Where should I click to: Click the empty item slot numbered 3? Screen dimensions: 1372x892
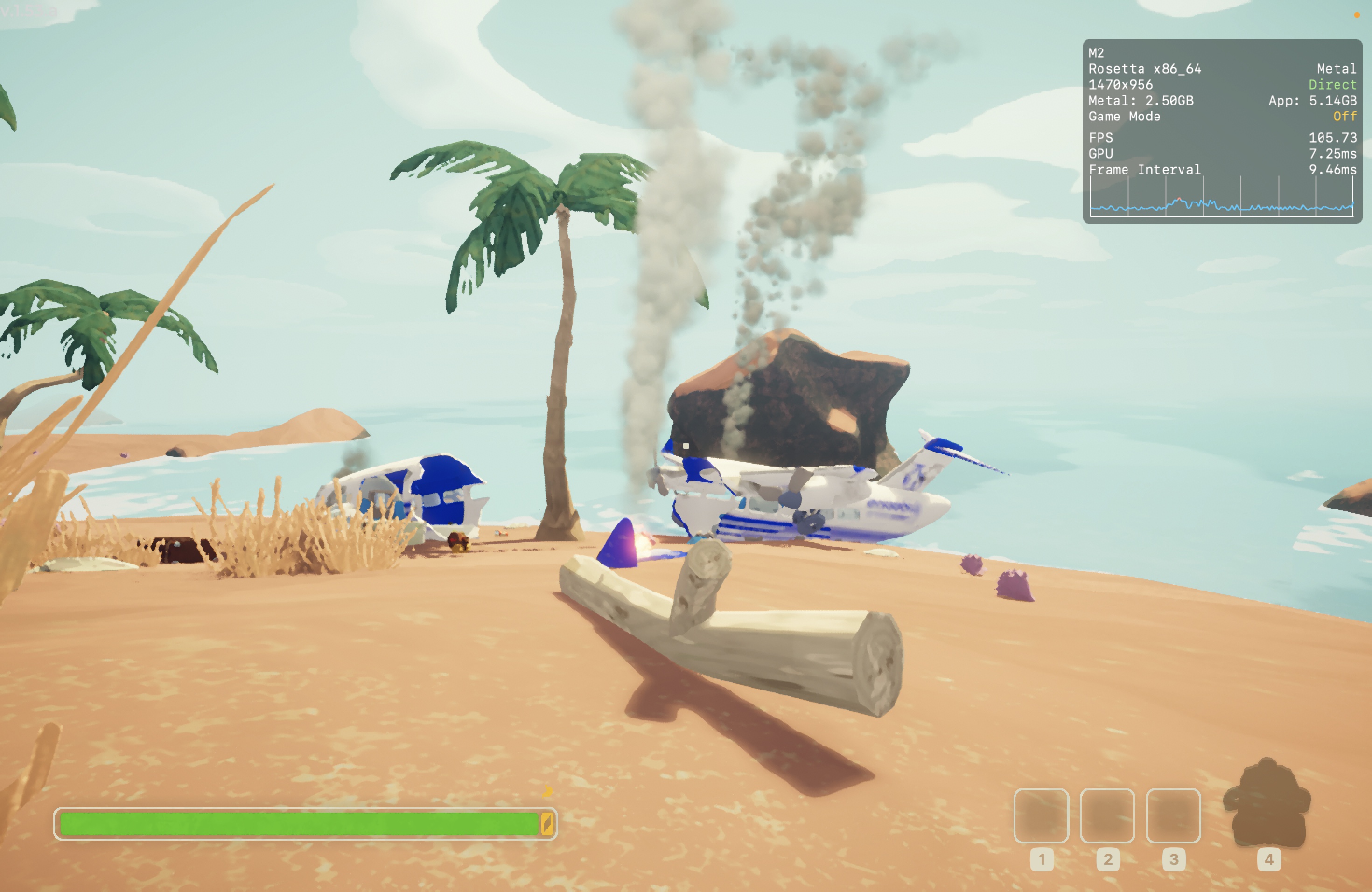tap(1173, 815)
